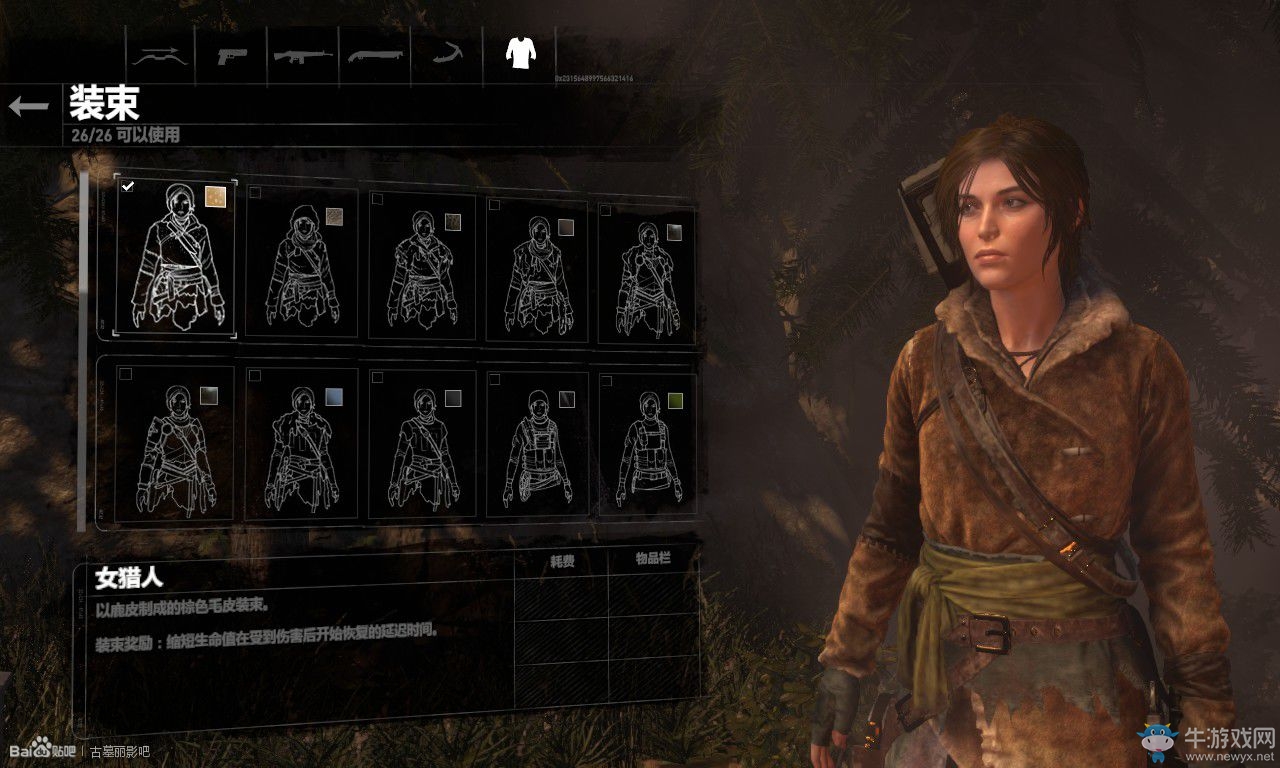Choose the hooded outfit tile
1280x768 pixels.
pos(301,265)
